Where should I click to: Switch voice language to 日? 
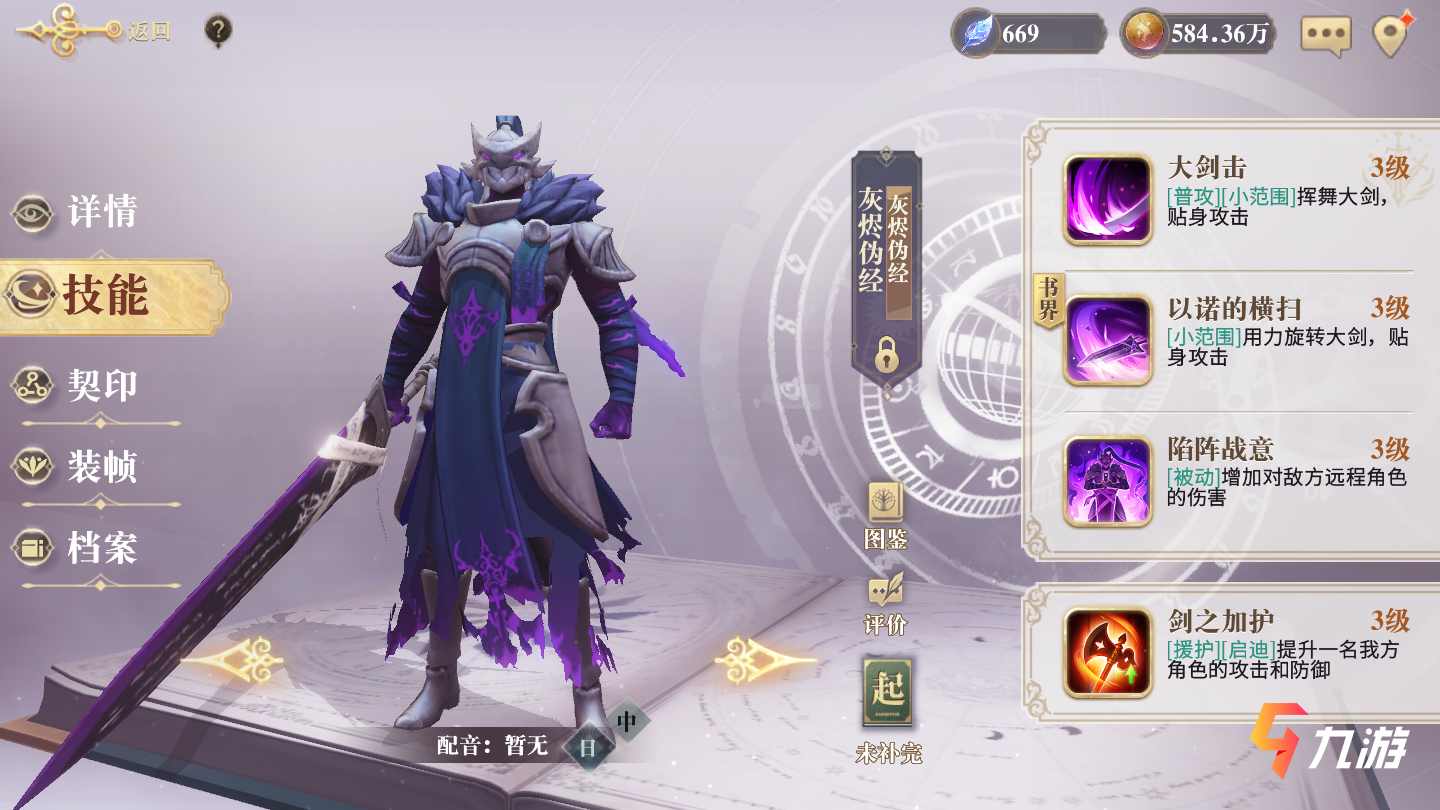click(x=588, y=747)
